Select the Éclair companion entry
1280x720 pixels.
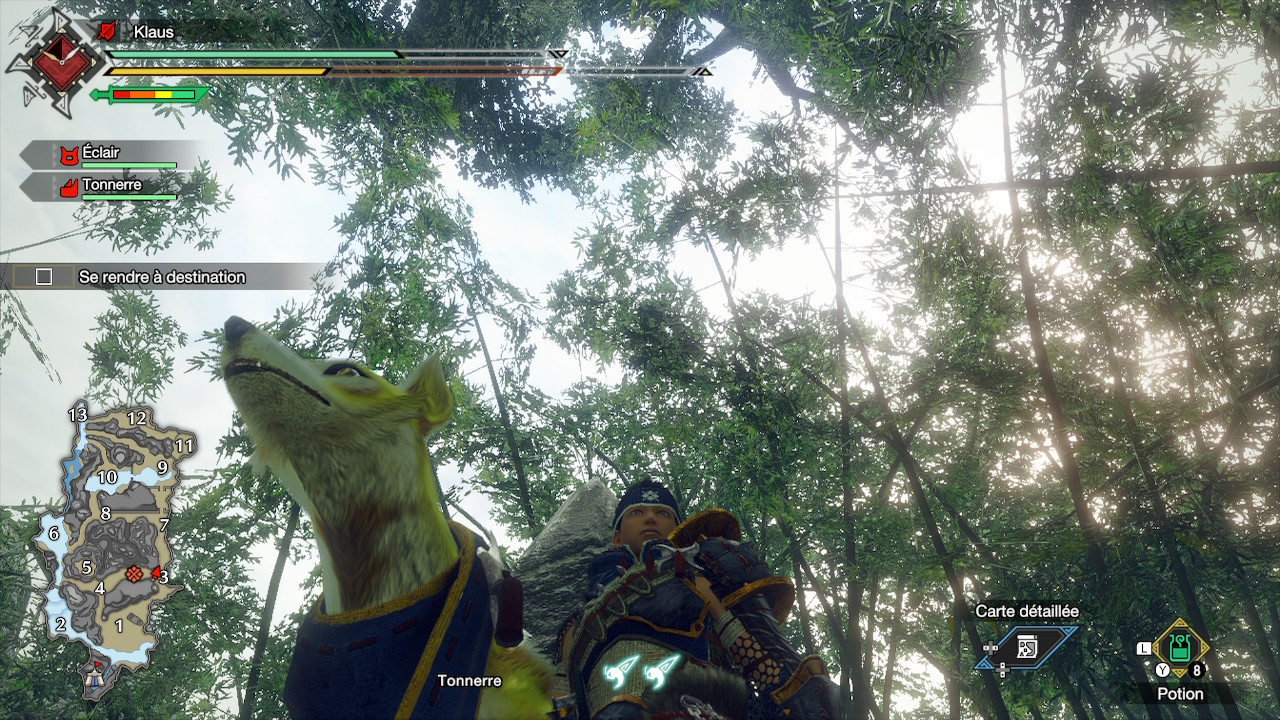(x=110, y=154)
